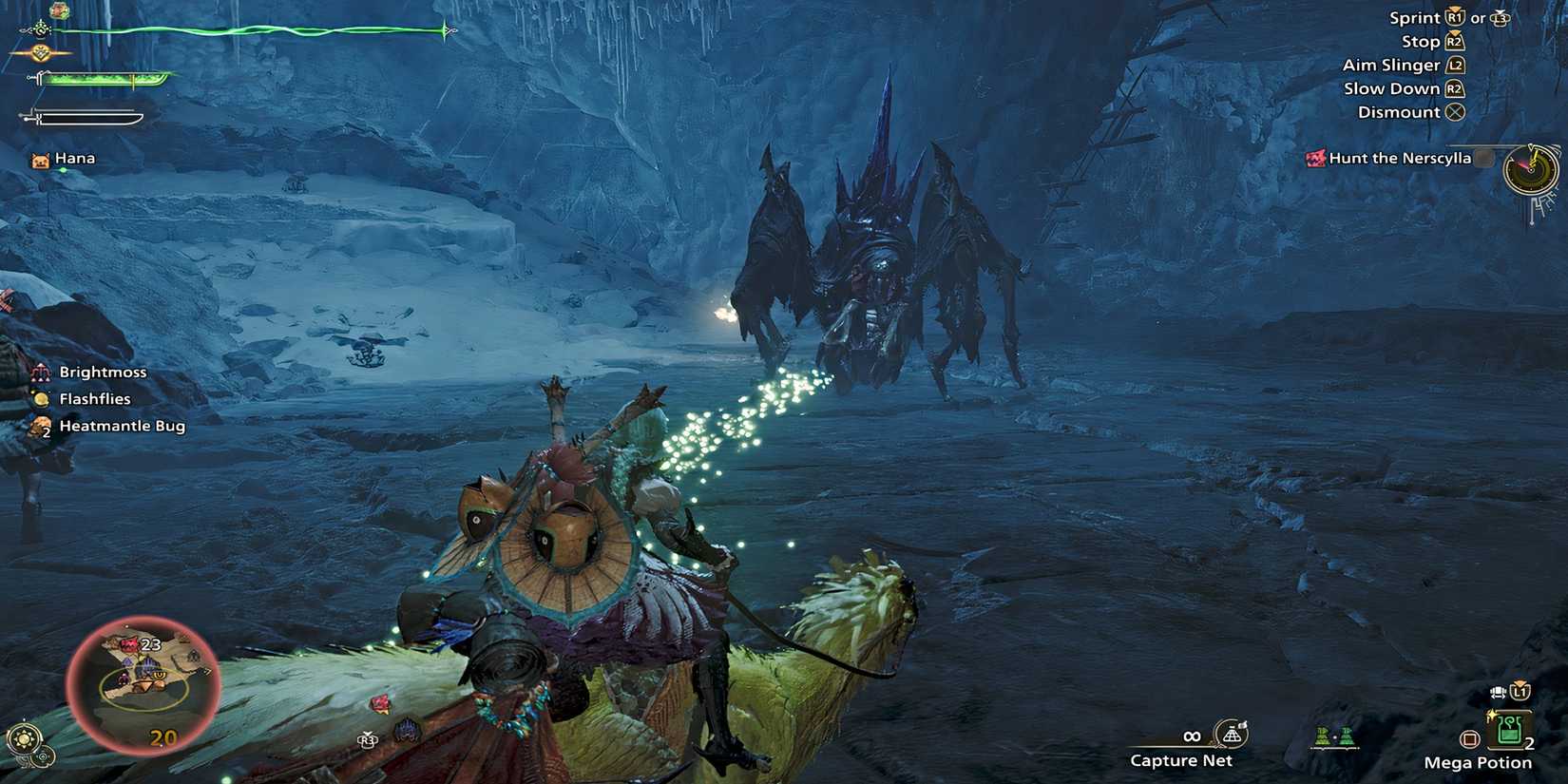The image size is (1568, 784).
Task: Open the Hunt the Nerscylla quest icon
Action: pos(1316,158)
